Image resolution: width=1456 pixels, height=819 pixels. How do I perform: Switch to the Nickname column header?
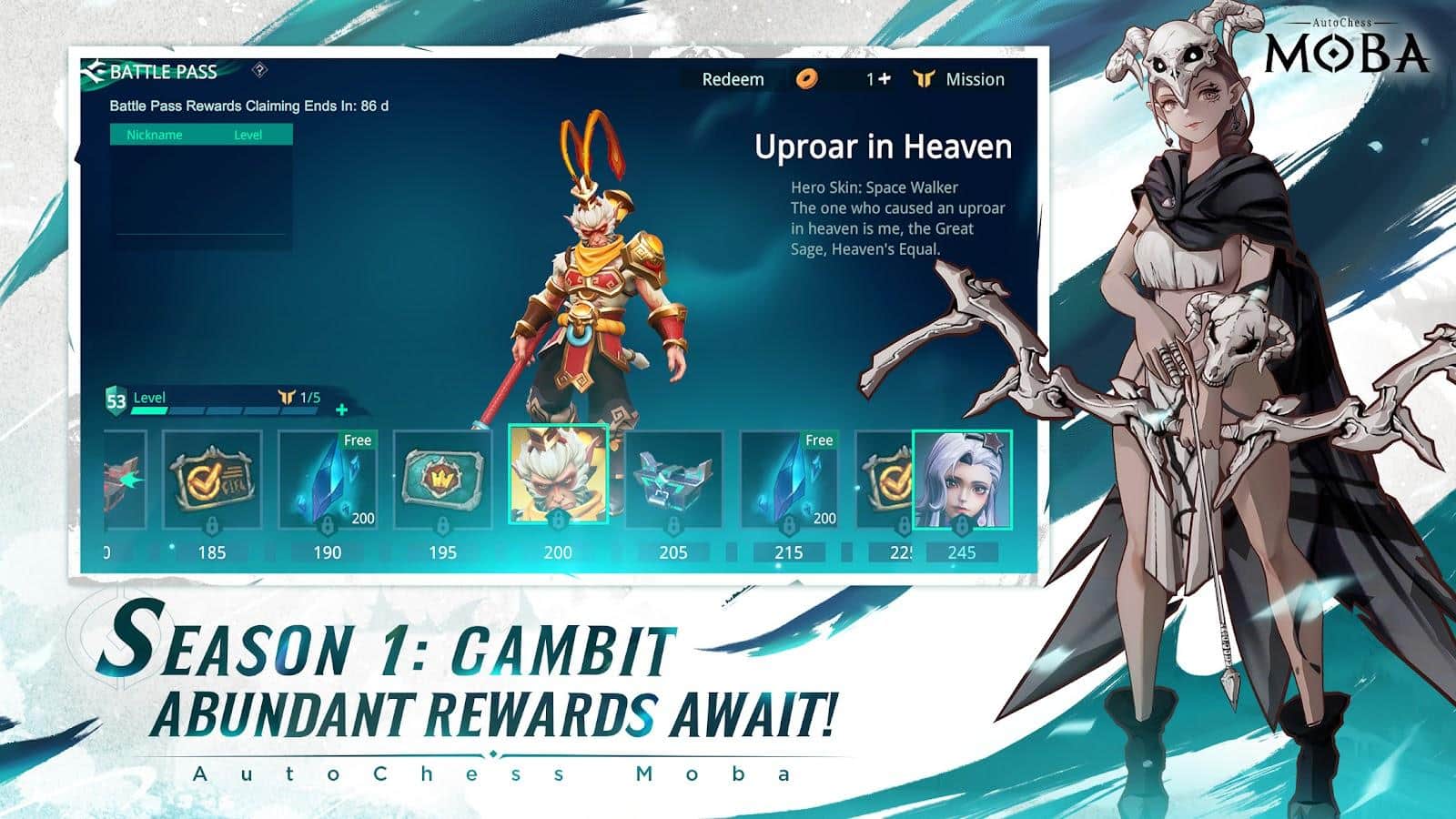pyautogui.click(x=155, y=134)
